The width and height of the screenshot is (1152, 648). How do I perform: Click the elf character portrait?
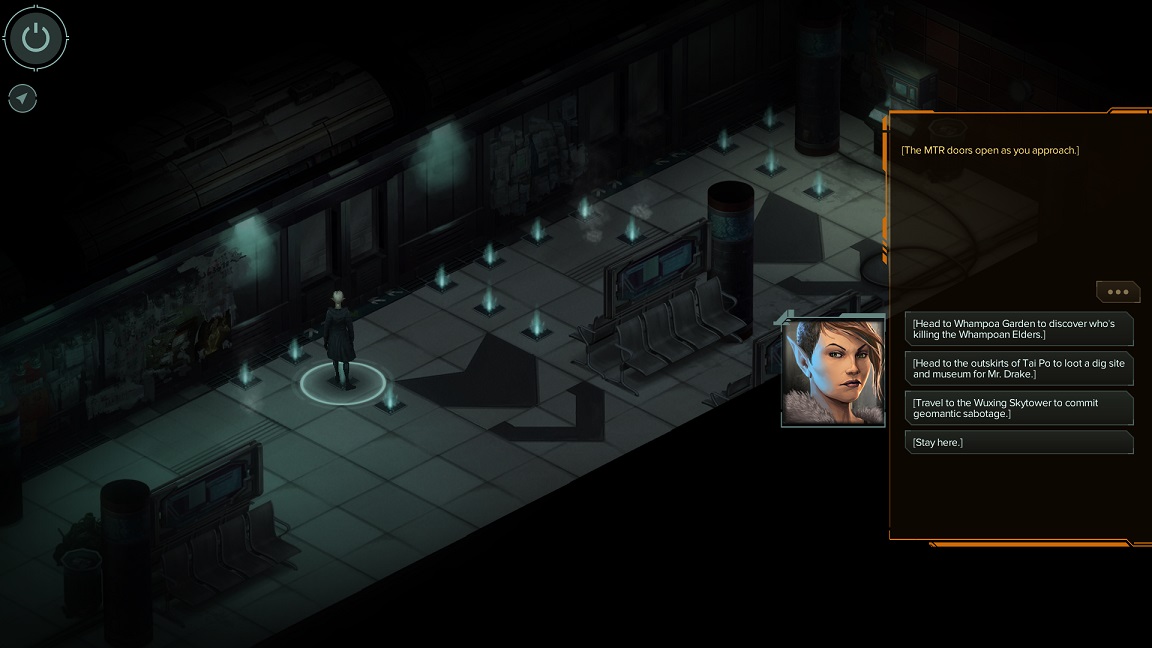pyautogui.click(x=833, y=372)
